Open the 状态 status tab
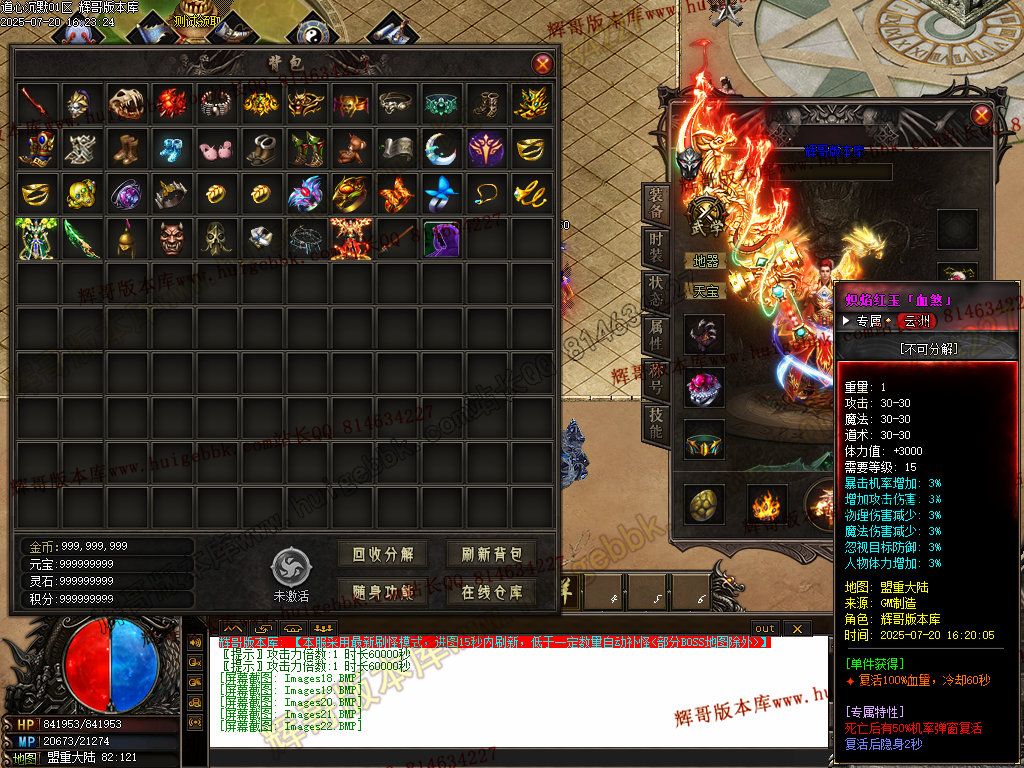Image resolution: width=1024 pixels, height=768 pixels. pos(655,295)
